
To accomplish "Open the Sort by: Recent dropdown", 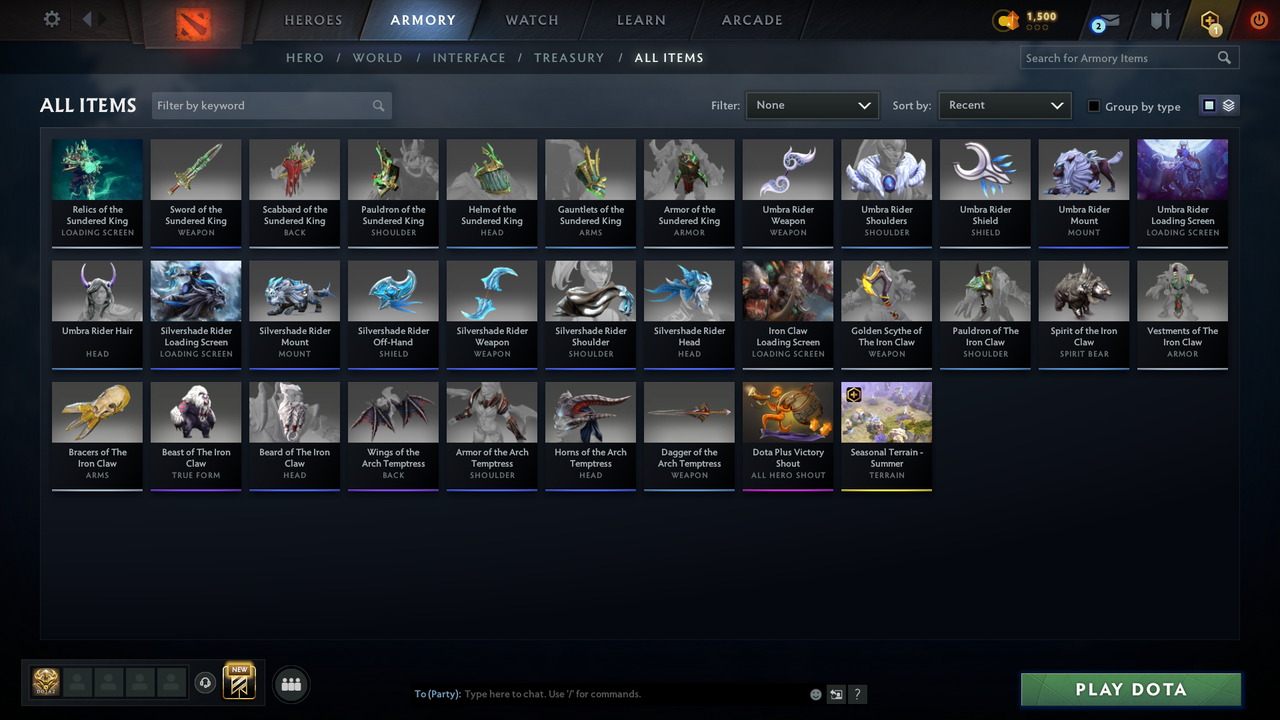I will pyautogui.click(x=1004, y=105).
